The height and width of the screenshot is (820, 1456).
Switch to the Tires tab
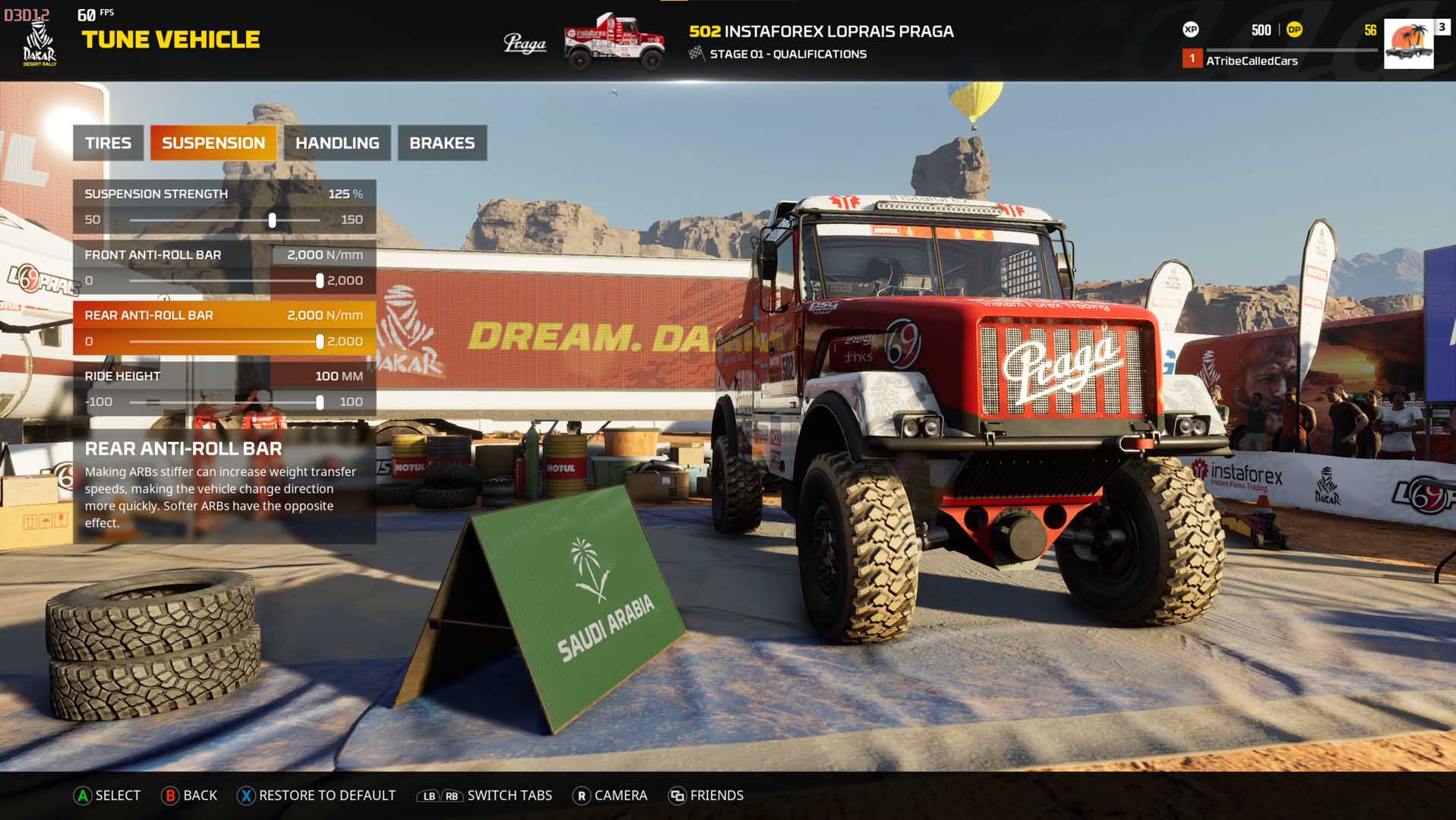108,143
